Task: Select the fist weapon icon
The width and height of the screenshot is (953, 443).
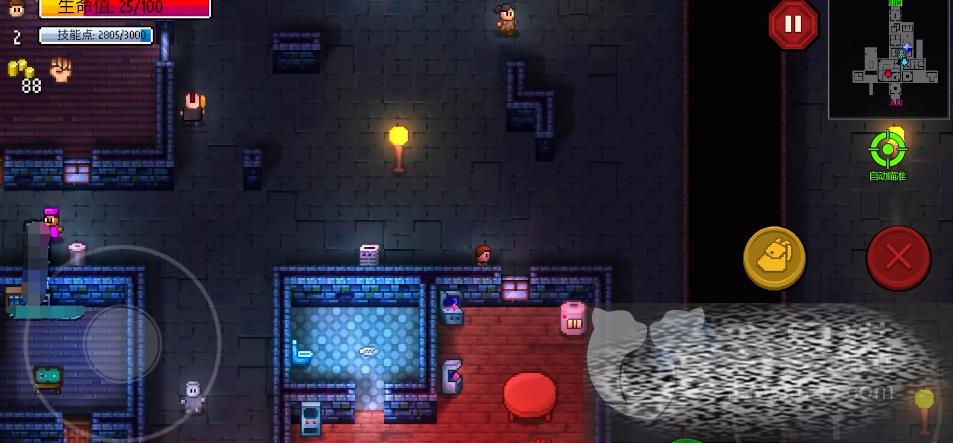Action: click(x=62, y=69)
